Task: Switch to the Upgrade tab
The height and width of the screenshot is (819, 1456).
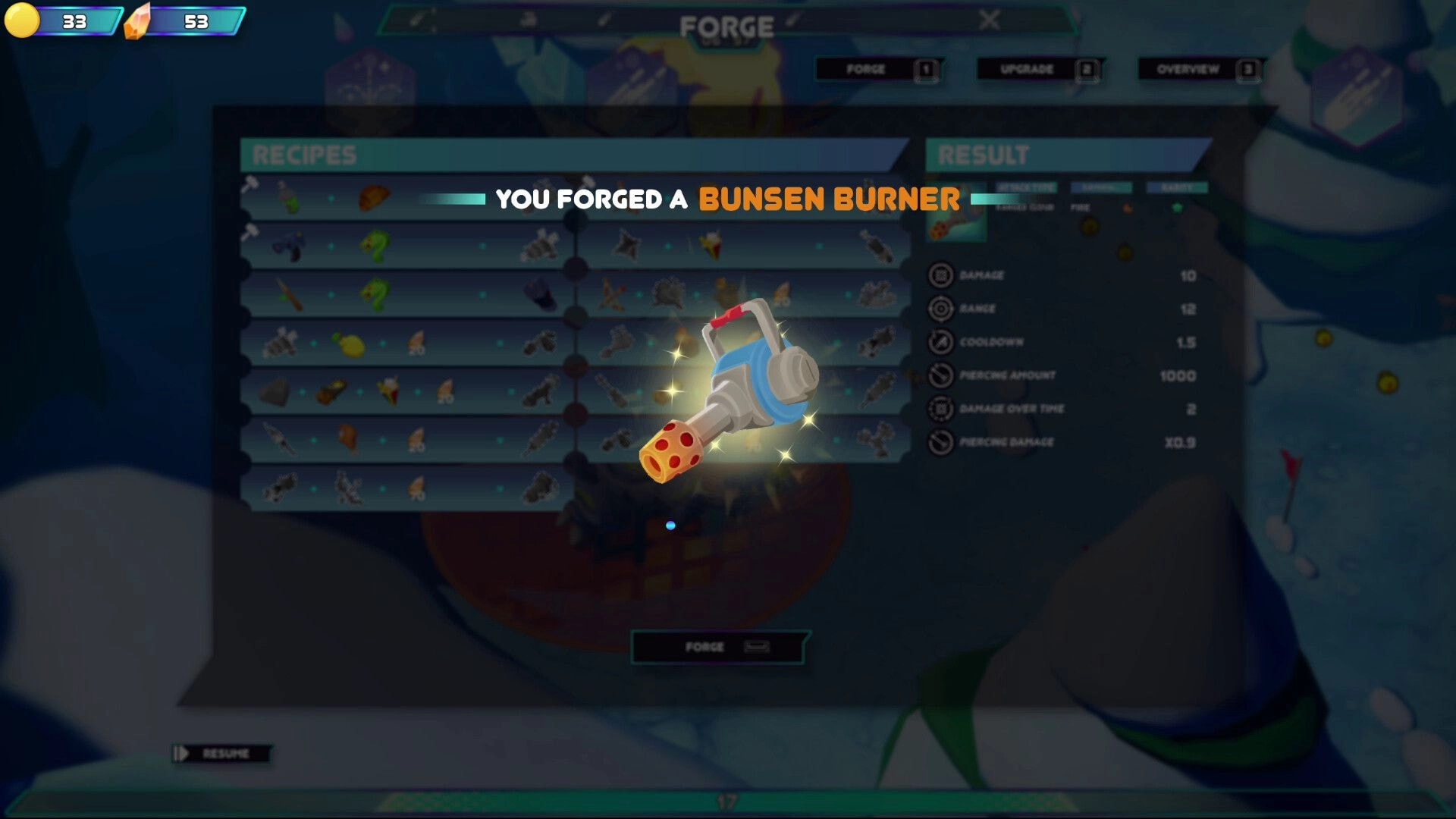Action: tap(1037, 69)
